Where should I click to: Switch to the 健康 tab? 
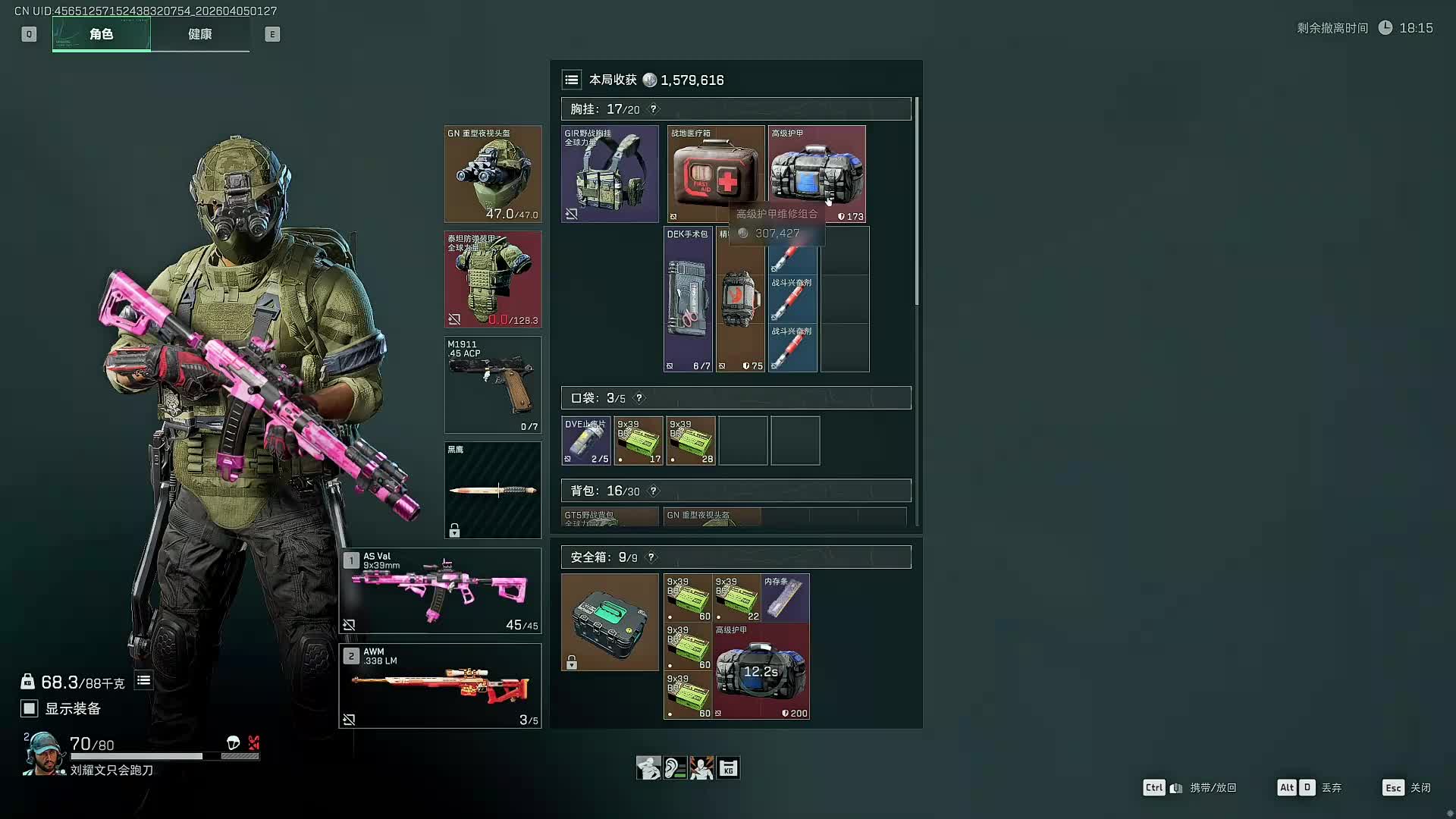200,34
